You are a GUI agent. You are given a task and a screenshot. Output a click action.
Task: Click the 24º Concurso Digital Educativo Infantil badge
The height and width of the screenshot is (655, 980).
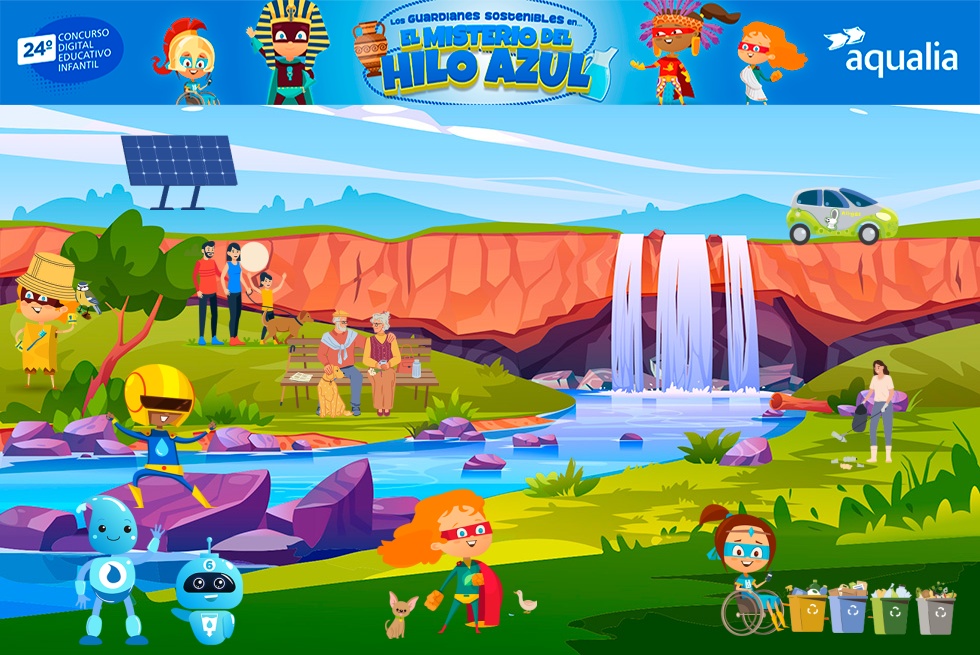(x=69, y=51)
